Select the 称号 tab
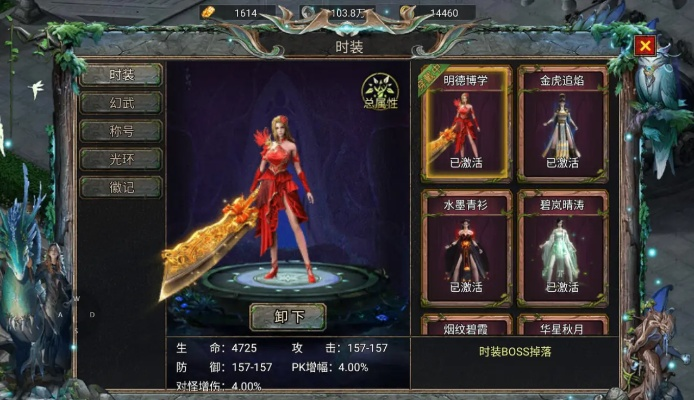Screen dimensions: 694x400 tap(121, 131)
